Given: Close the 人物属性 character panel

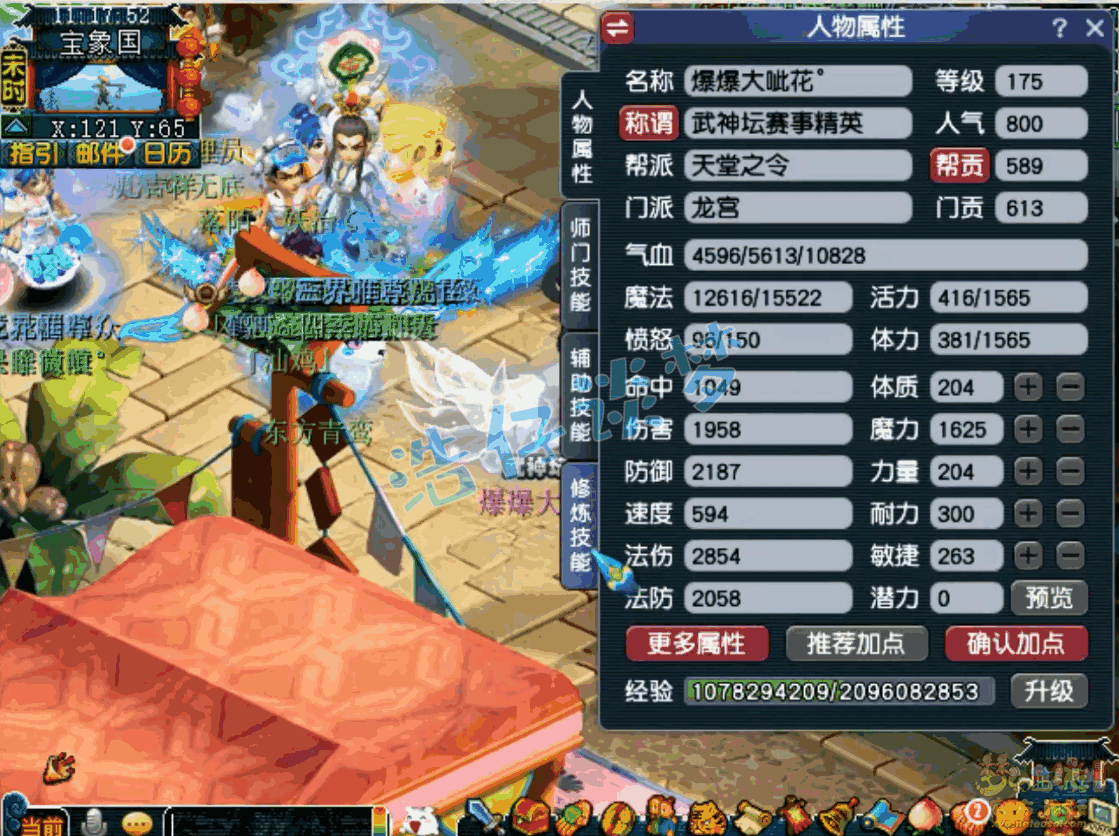Looking at the screenshot, I should click(1095, 28).
